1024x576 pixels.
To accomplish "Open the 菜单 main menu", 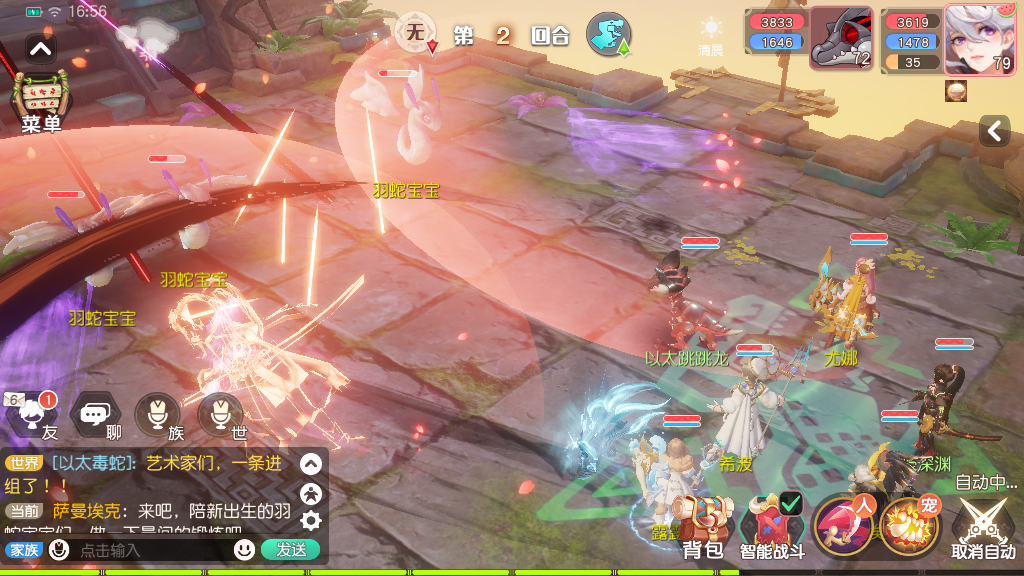I will tap(40, 102).
